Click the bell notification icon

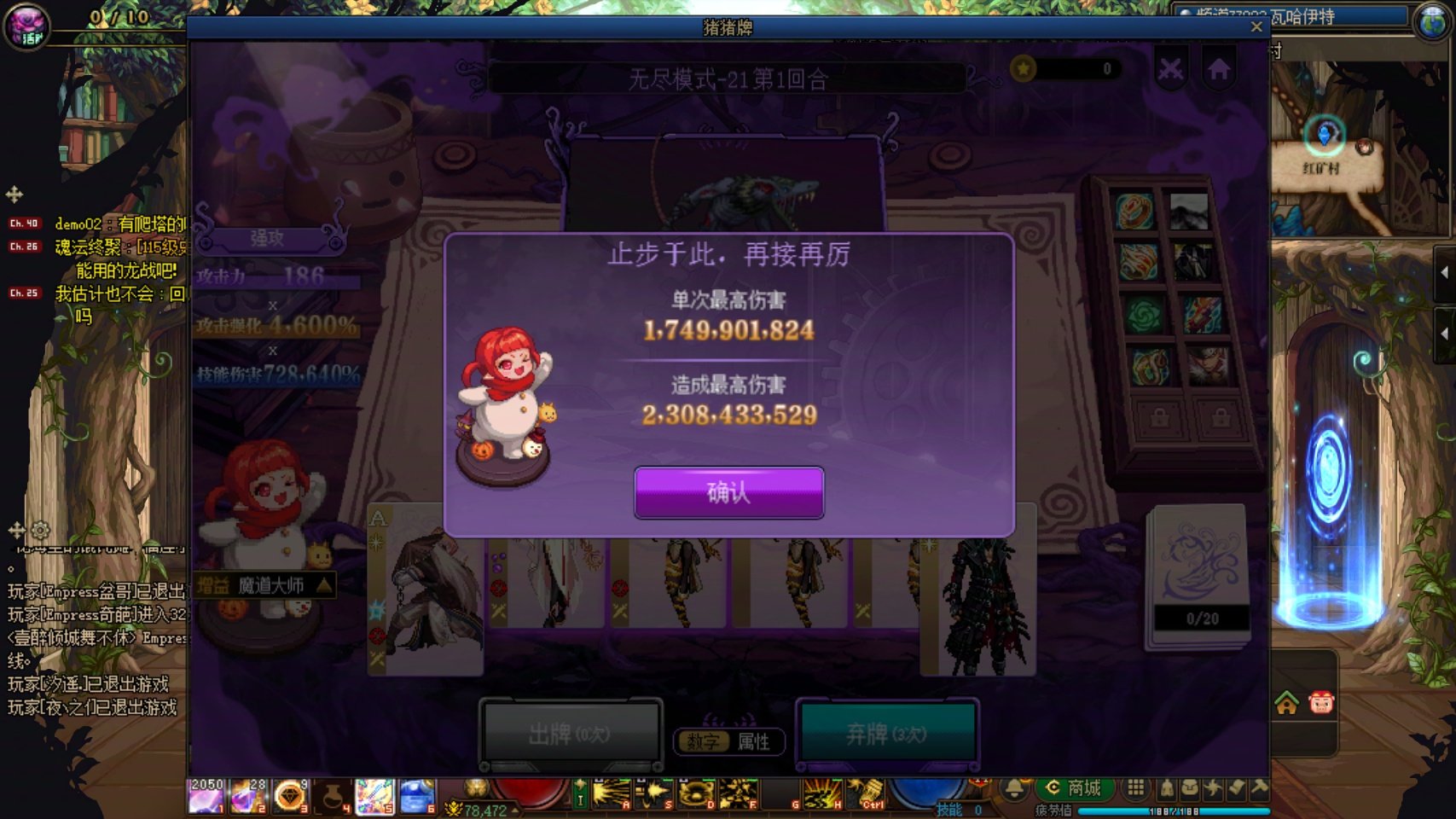click(1013, 787)
